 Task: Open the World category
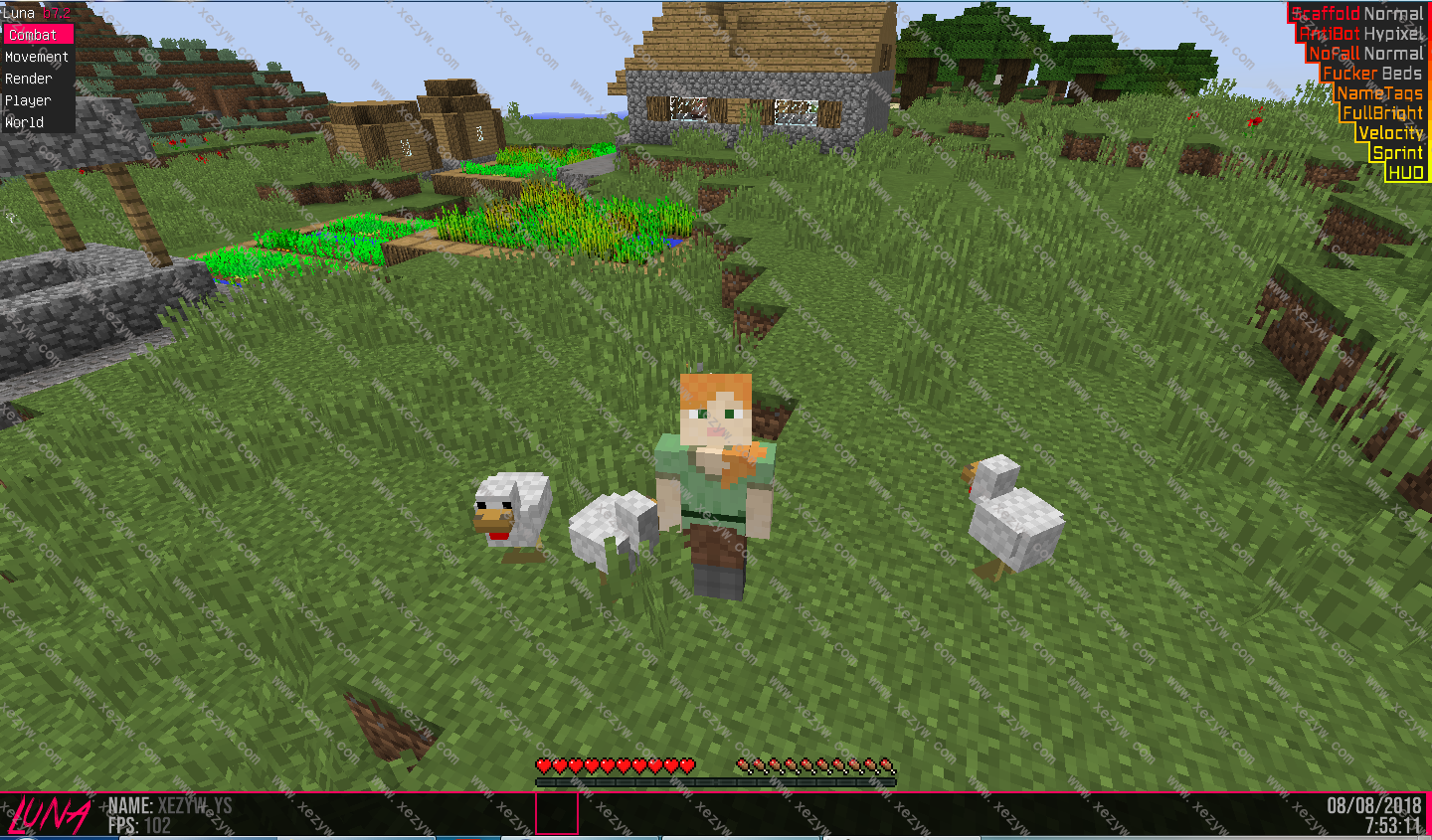(25, 122)
